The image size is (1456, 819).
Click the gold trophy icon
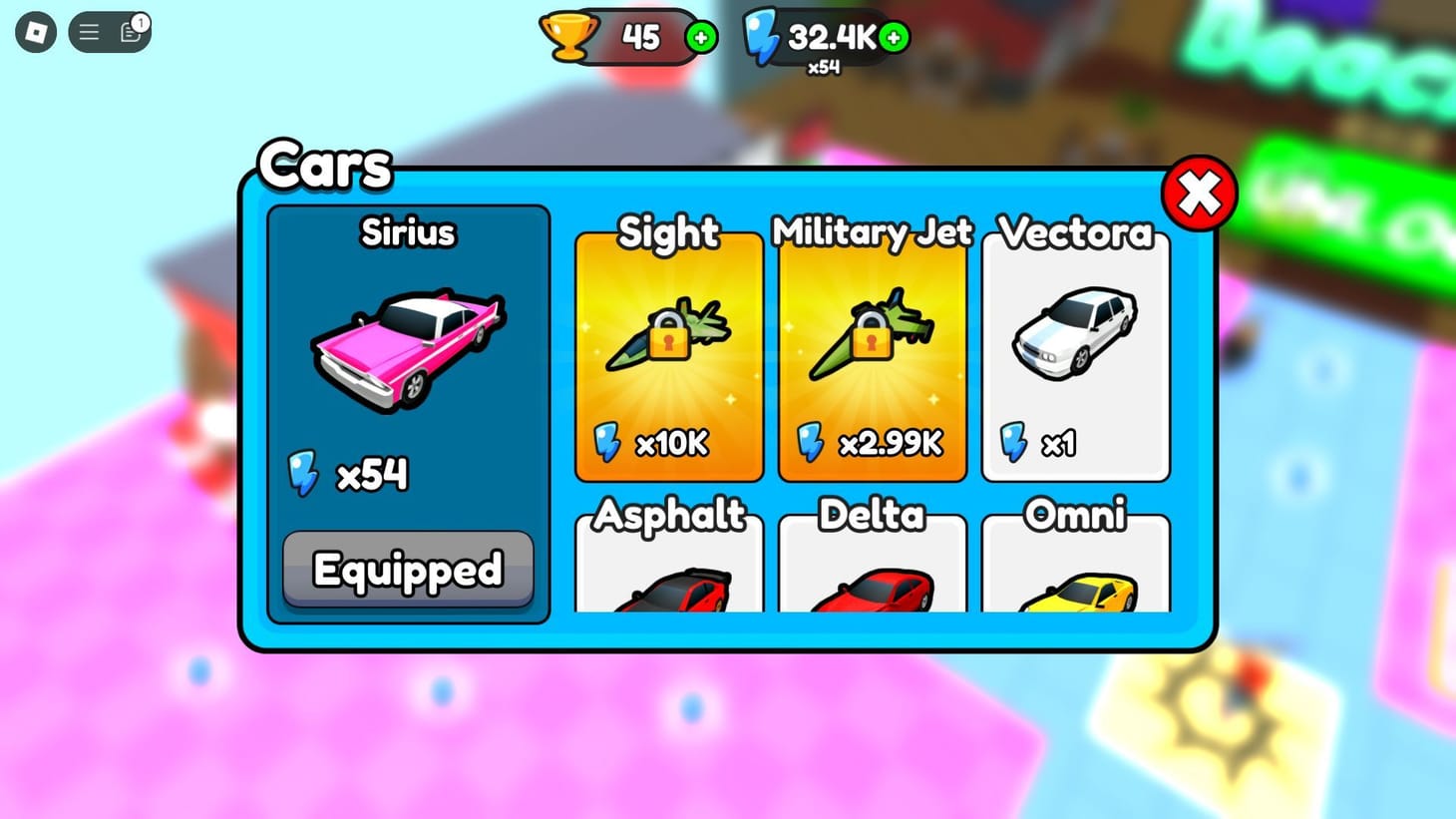pyautogui.click(x=569, y=37)
